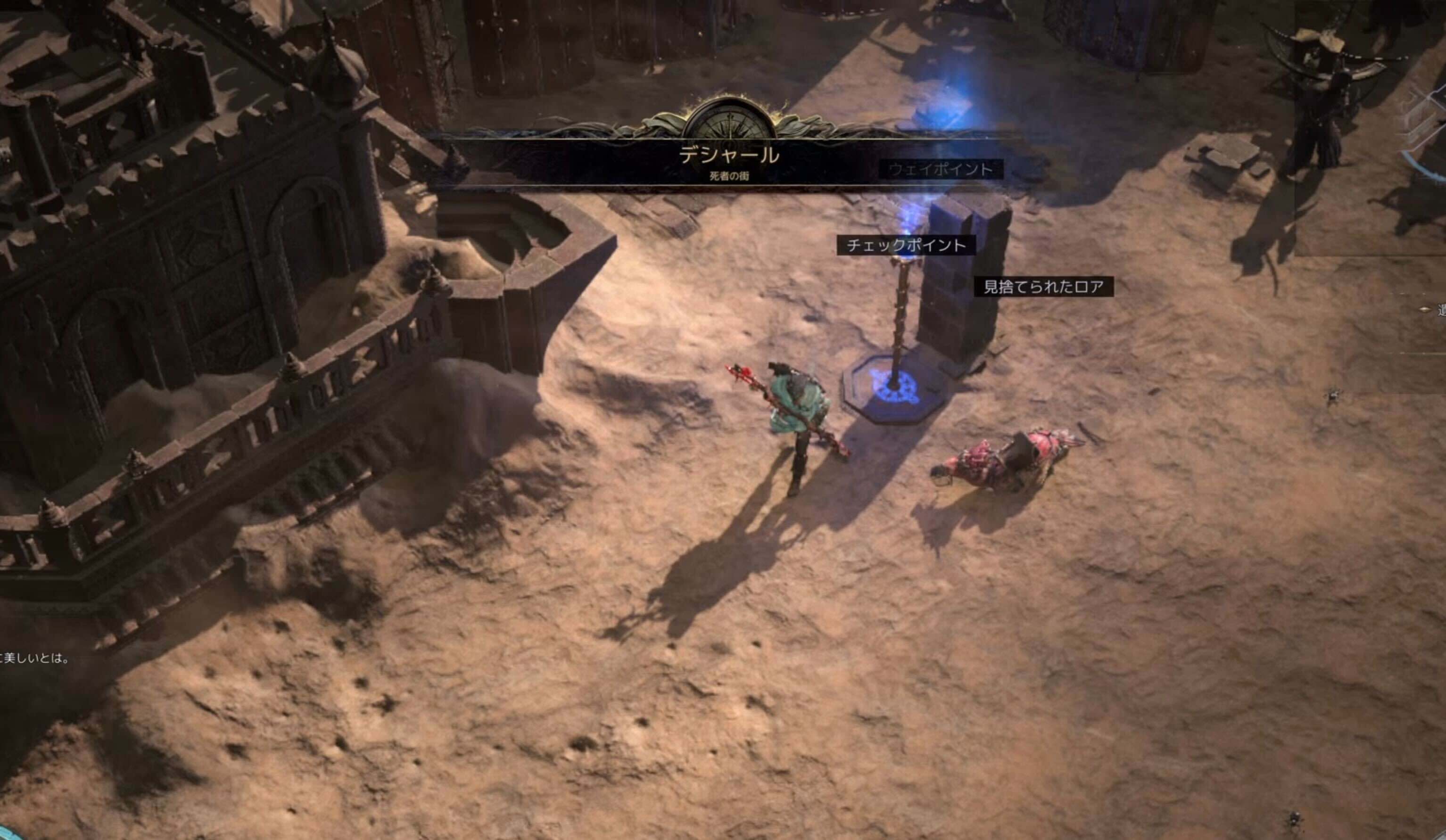Click the ウェイポイント label
The height and width of the screenshot is (840, 1446).
point(941,169)
